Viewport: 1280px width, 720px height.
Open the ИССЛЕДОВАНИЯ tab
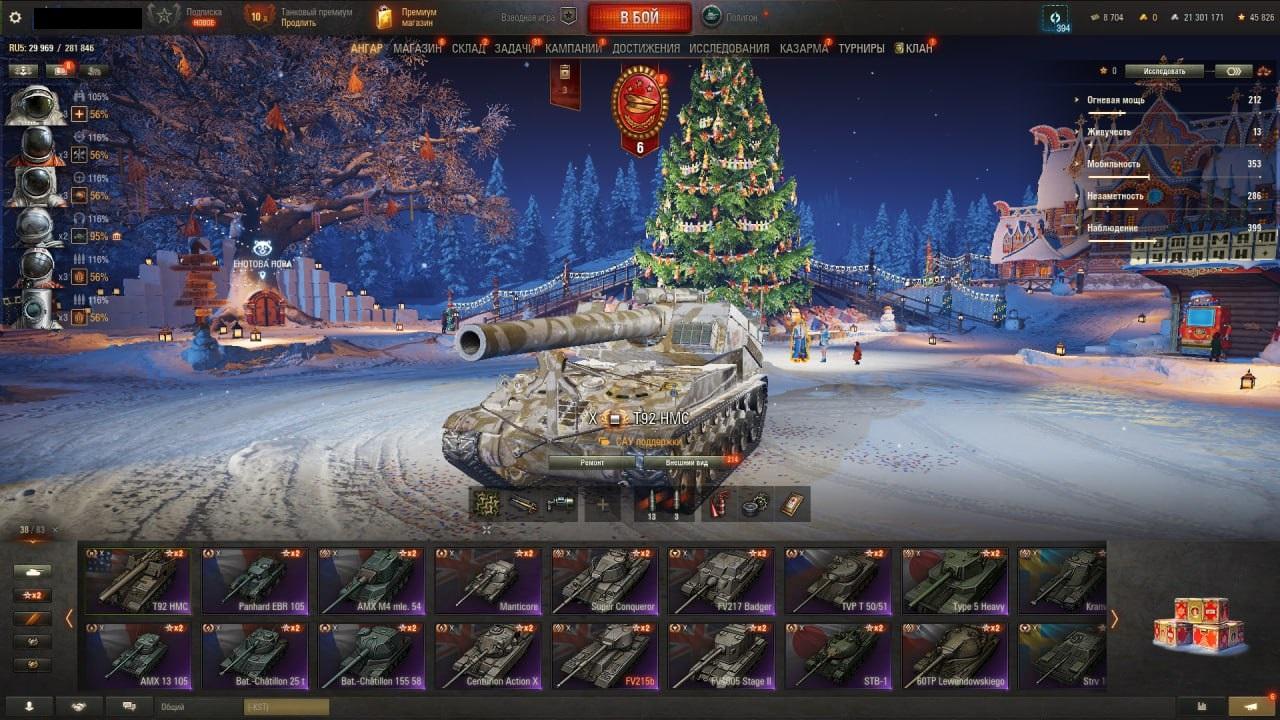point(729,48)
